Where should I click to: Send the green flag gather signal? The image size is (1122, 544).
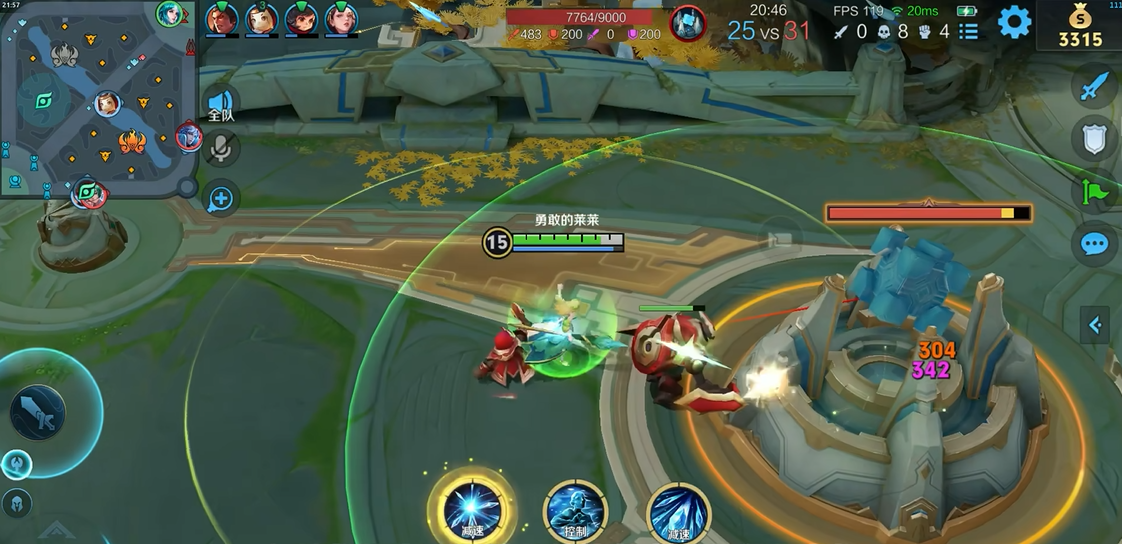pyautogui.click(x=1094, y=191)
